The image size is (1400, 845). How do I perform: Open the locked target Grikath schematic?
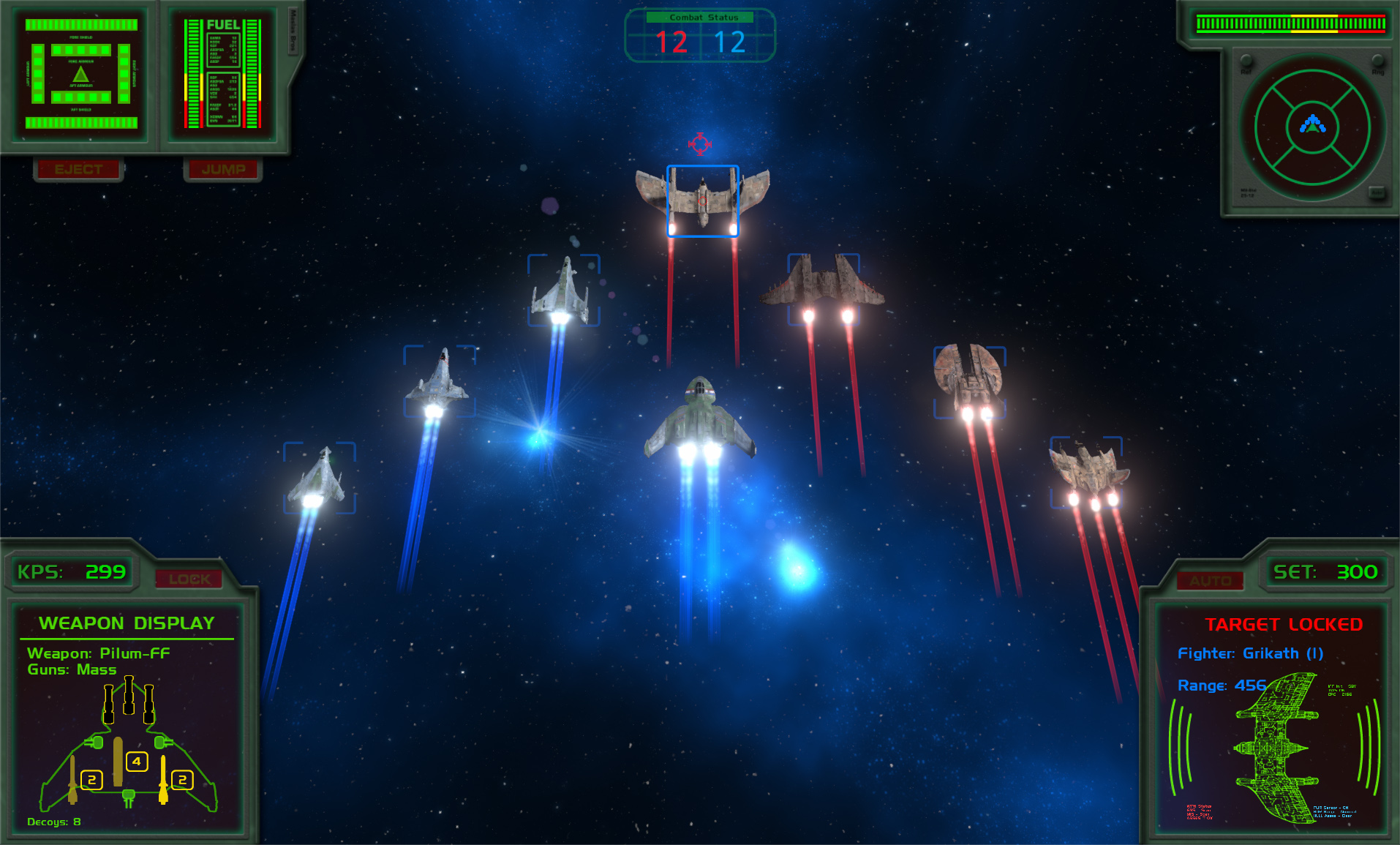1277,748
